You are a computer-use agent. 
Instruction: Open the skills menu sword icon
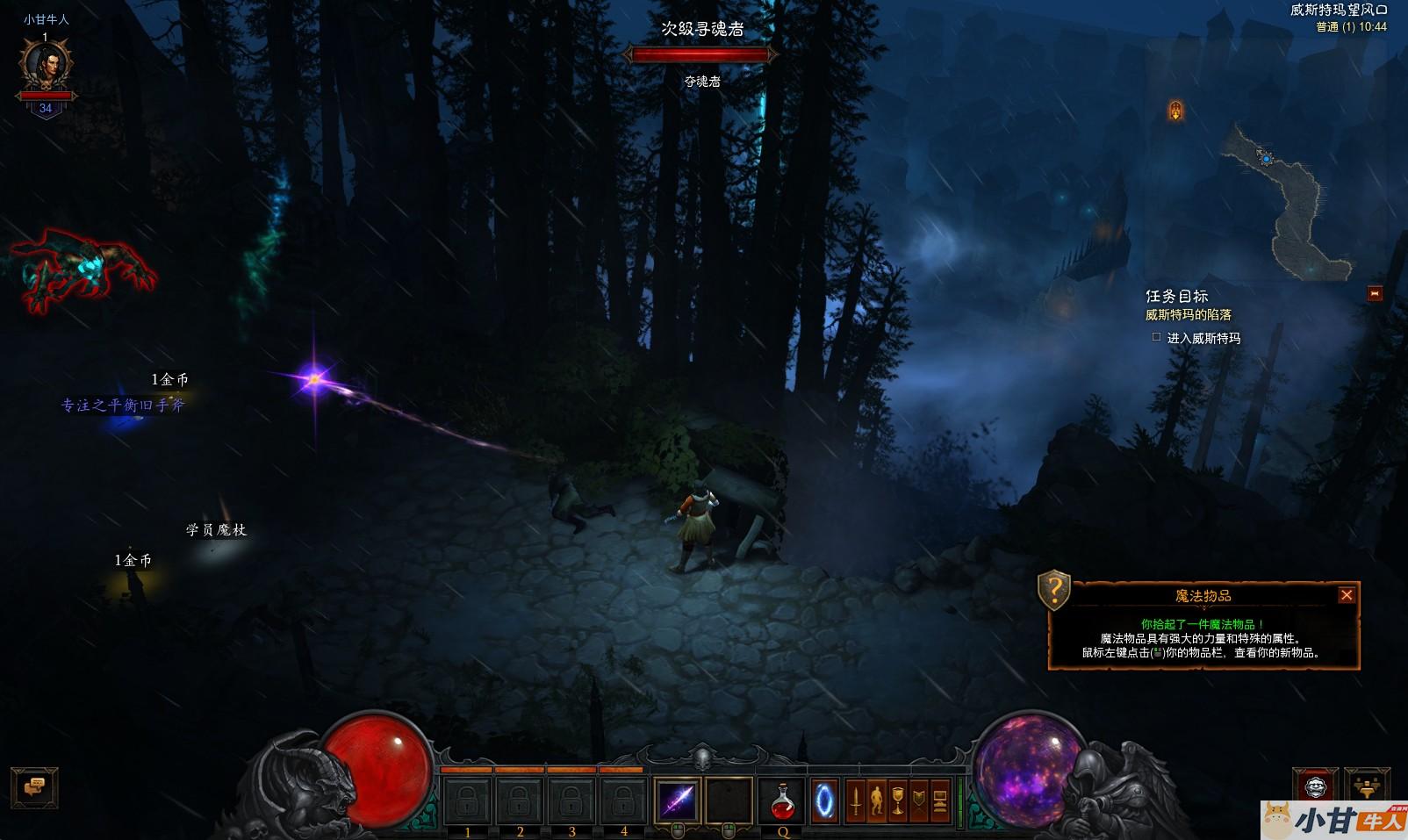[x=856, y=801]
